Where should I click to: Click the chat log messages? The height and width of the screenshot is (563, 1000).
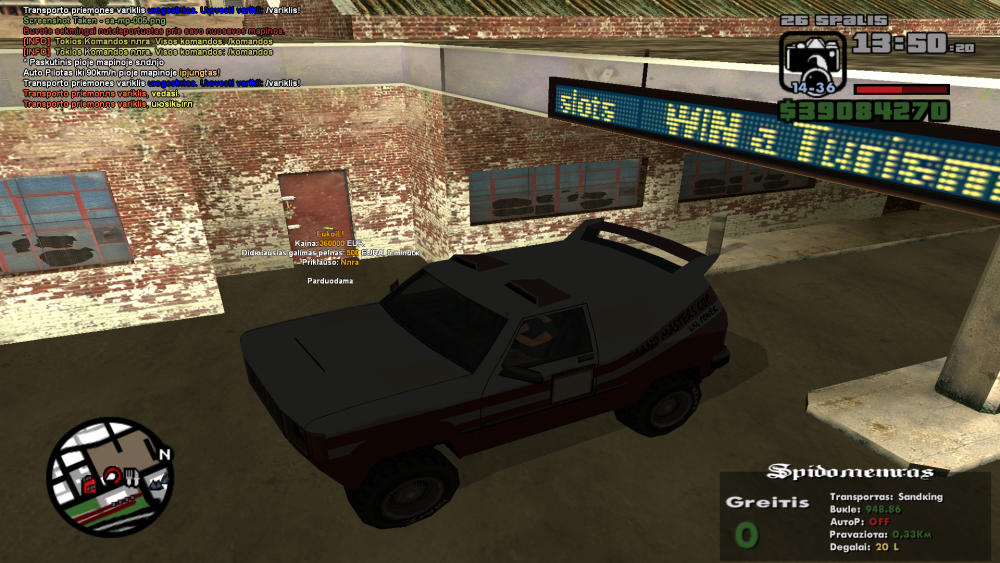click(162, 56)
